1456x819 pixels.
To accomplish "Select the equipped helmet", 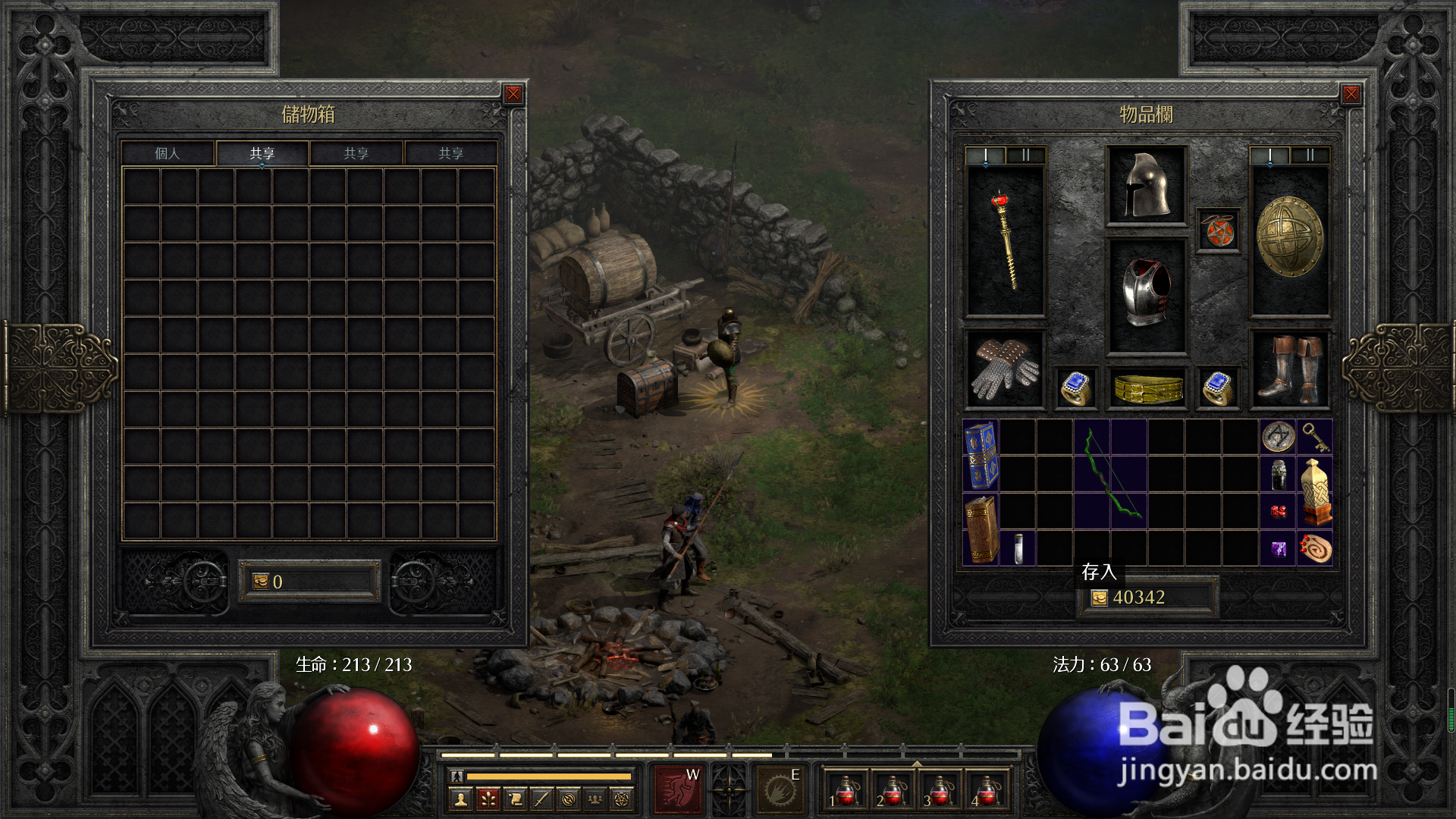I will 1146,186.
